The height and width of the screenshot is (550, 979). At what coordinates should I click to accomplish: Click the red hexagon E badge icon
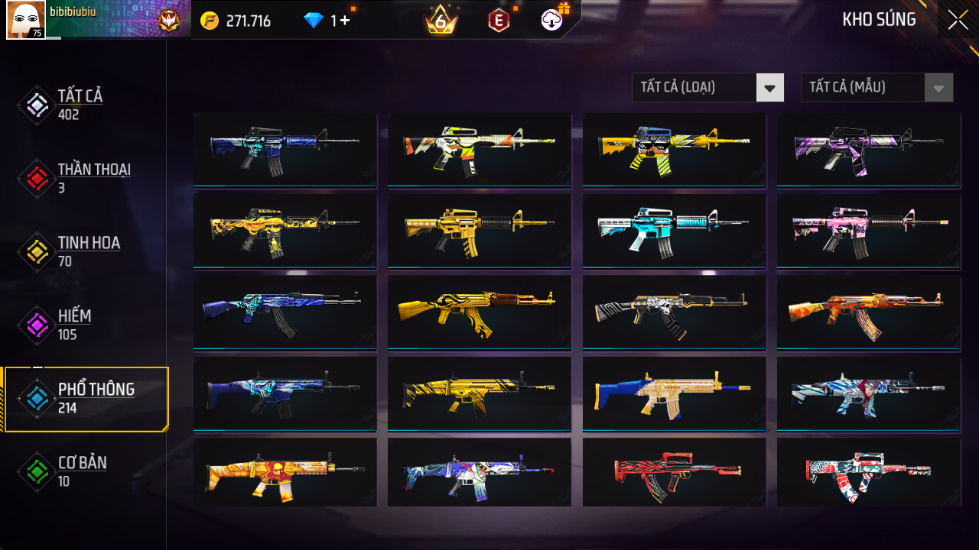tap(498, 20)
